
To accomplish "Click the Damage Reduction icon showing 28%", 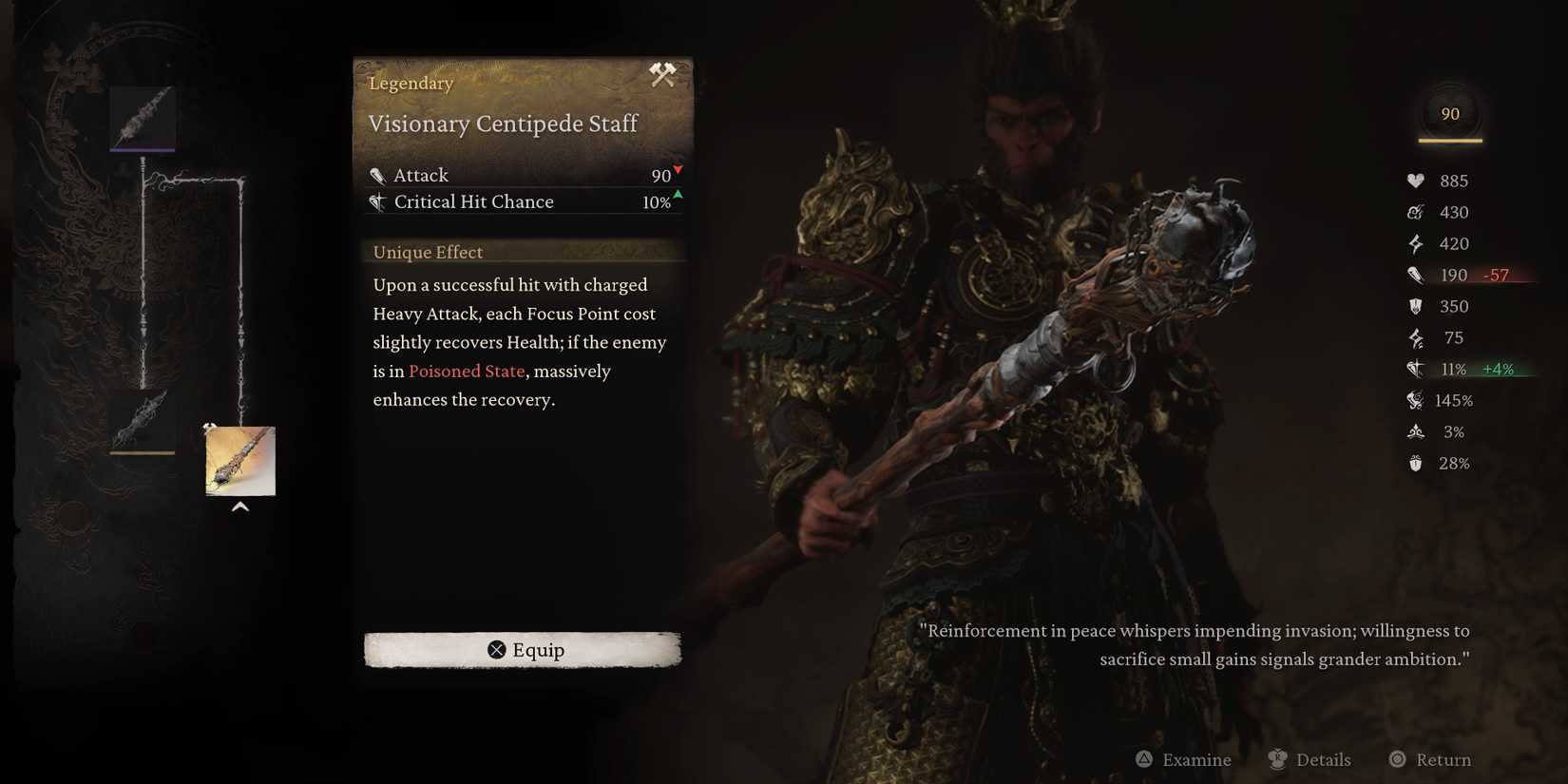I will tap(1415, 463).
